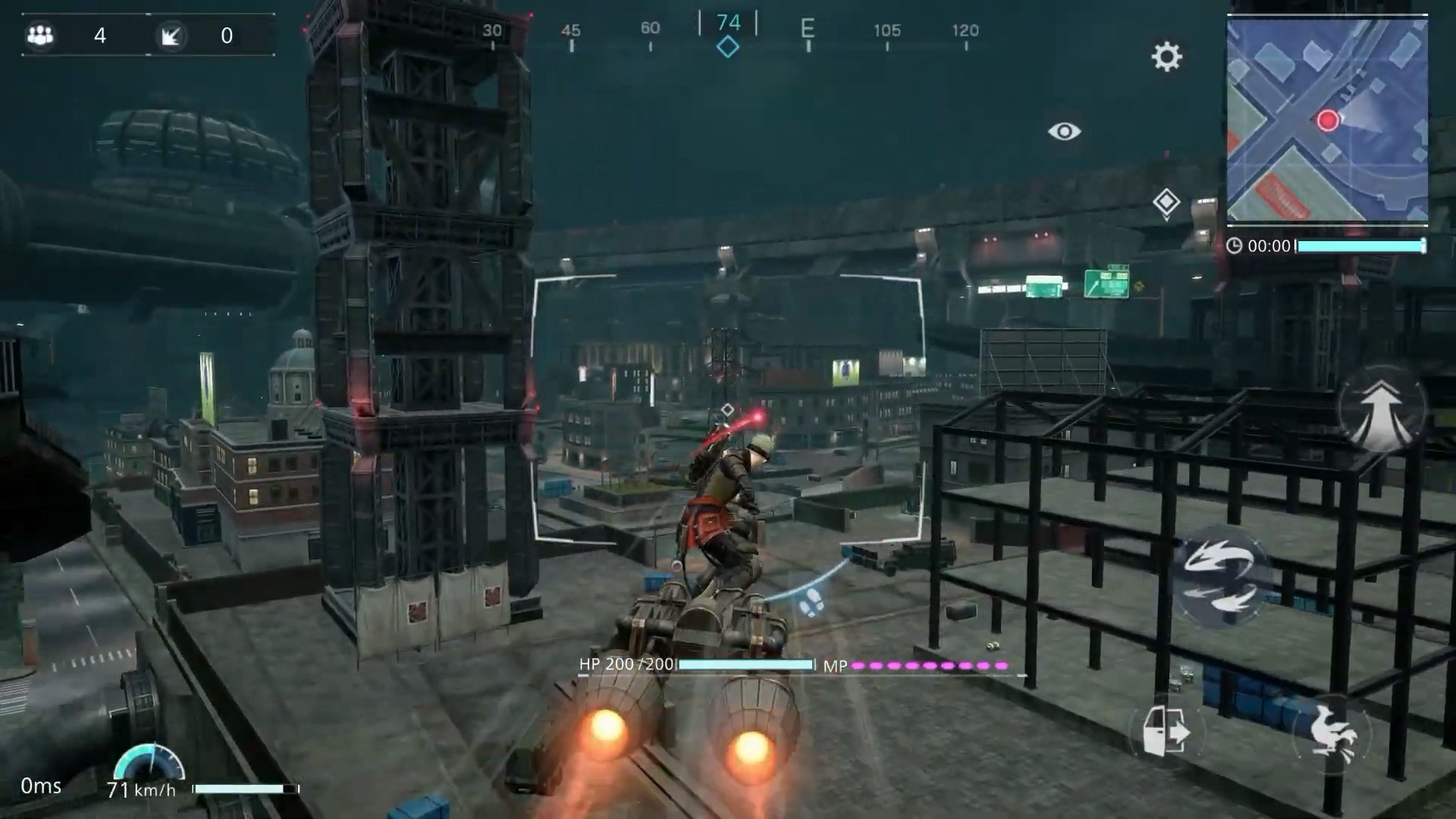Open the gear settings menu
Viewport: 1456px width, 819px height.
(x=1166, y=57)
